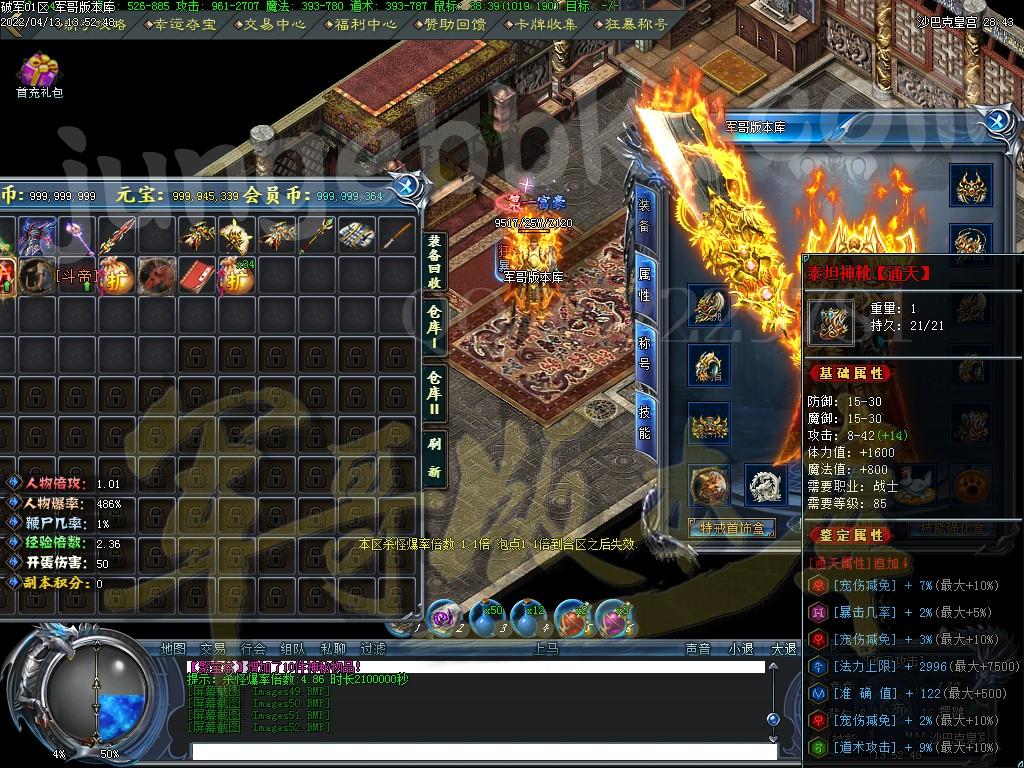Click the 刷新 refresh button
The image size is (1024, 768).
tap(433, 456)
